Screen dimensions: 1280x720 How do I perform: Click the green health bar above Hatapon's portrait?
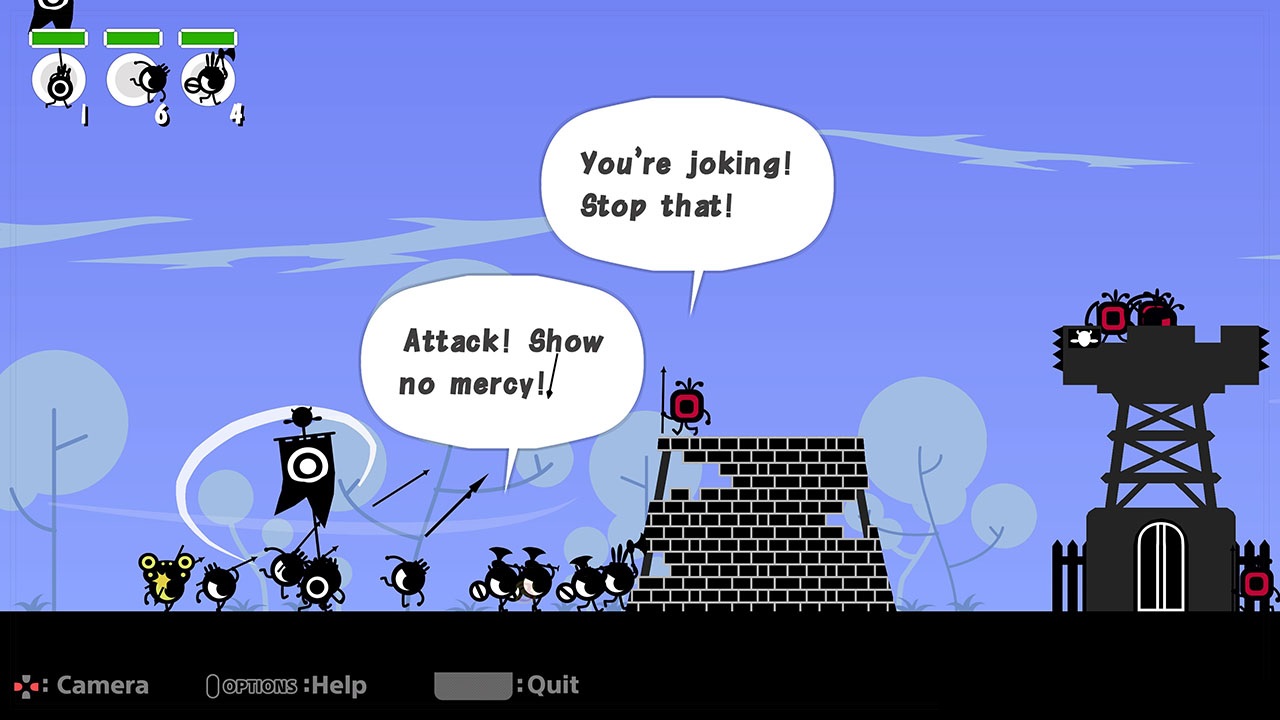(x=57, y=36)
